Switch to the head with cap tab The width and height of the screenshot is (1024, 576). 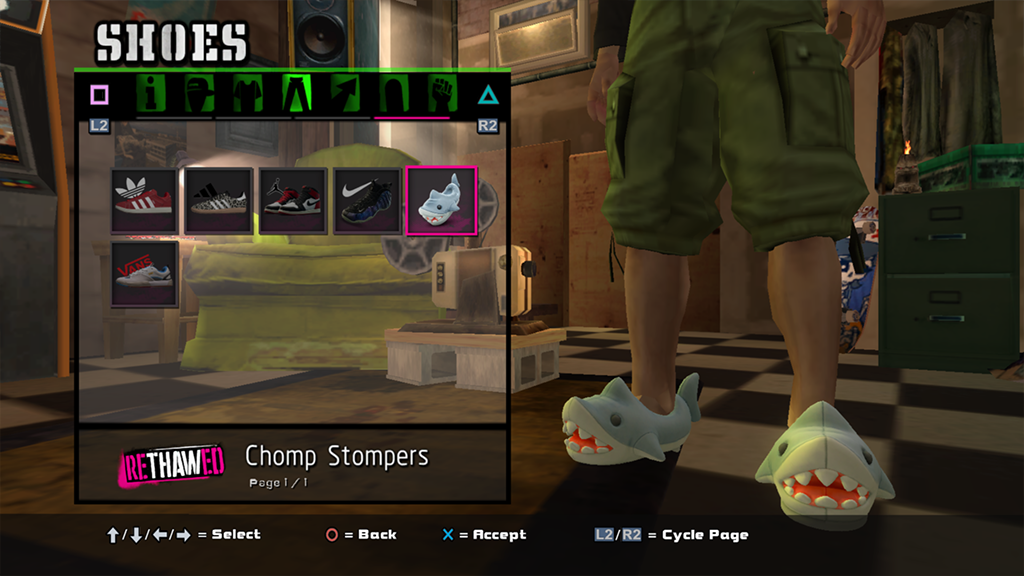pos(200,94)
